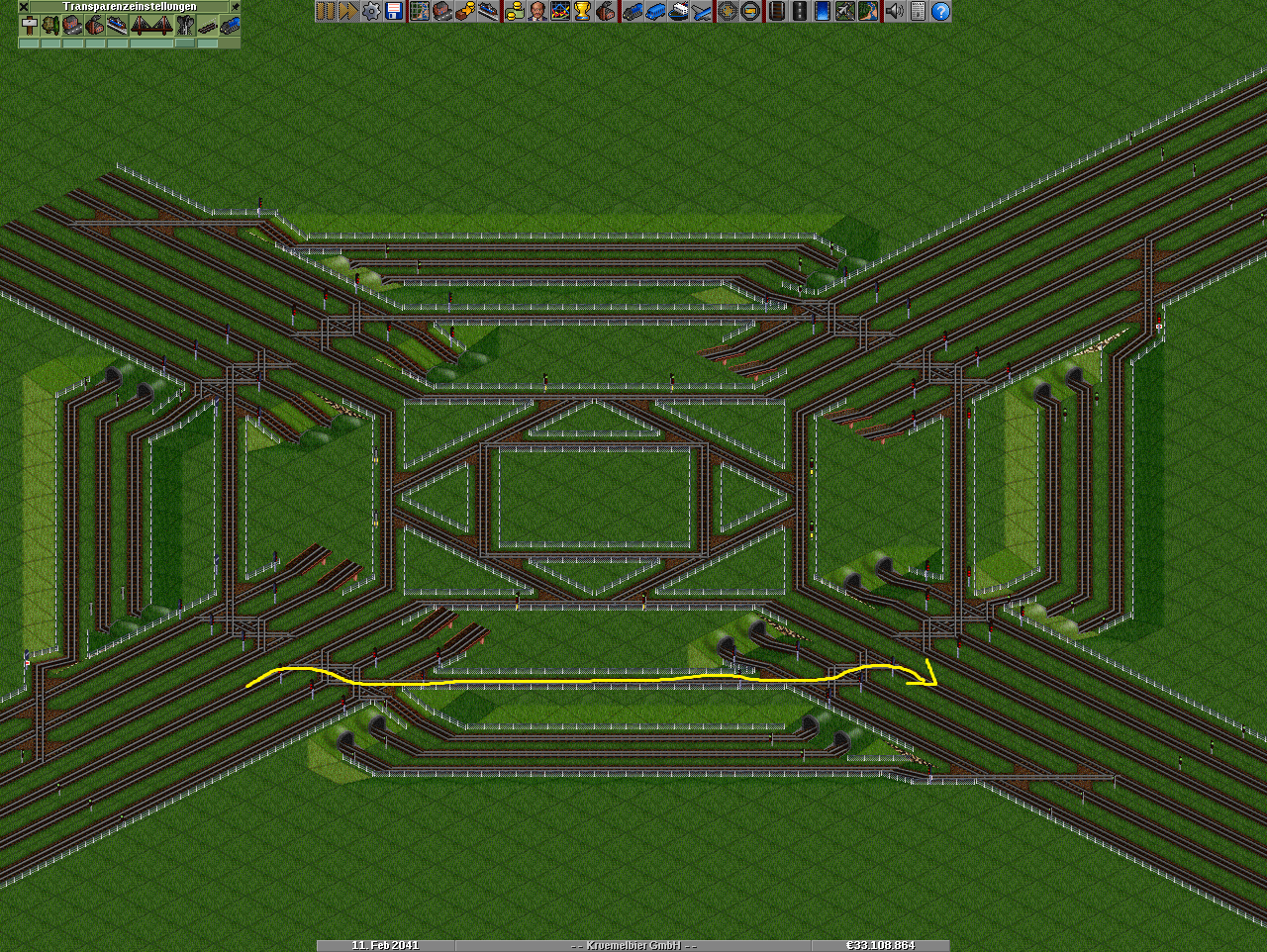The width and height of the screenshot is (1267, 952).
Task: Show the ship list from the toolbar
Action: 679,11
